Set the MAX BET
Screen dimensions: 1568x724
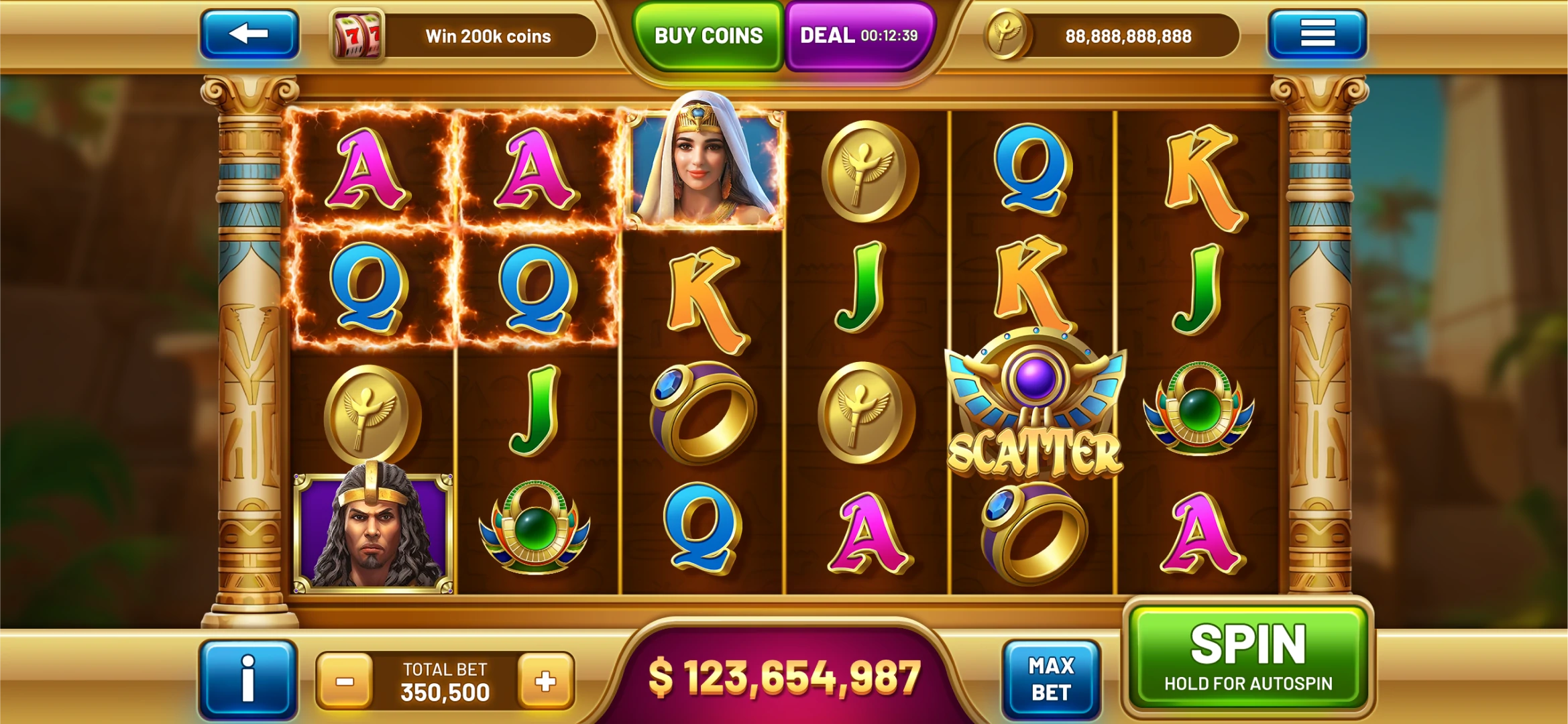(1051, 679)
